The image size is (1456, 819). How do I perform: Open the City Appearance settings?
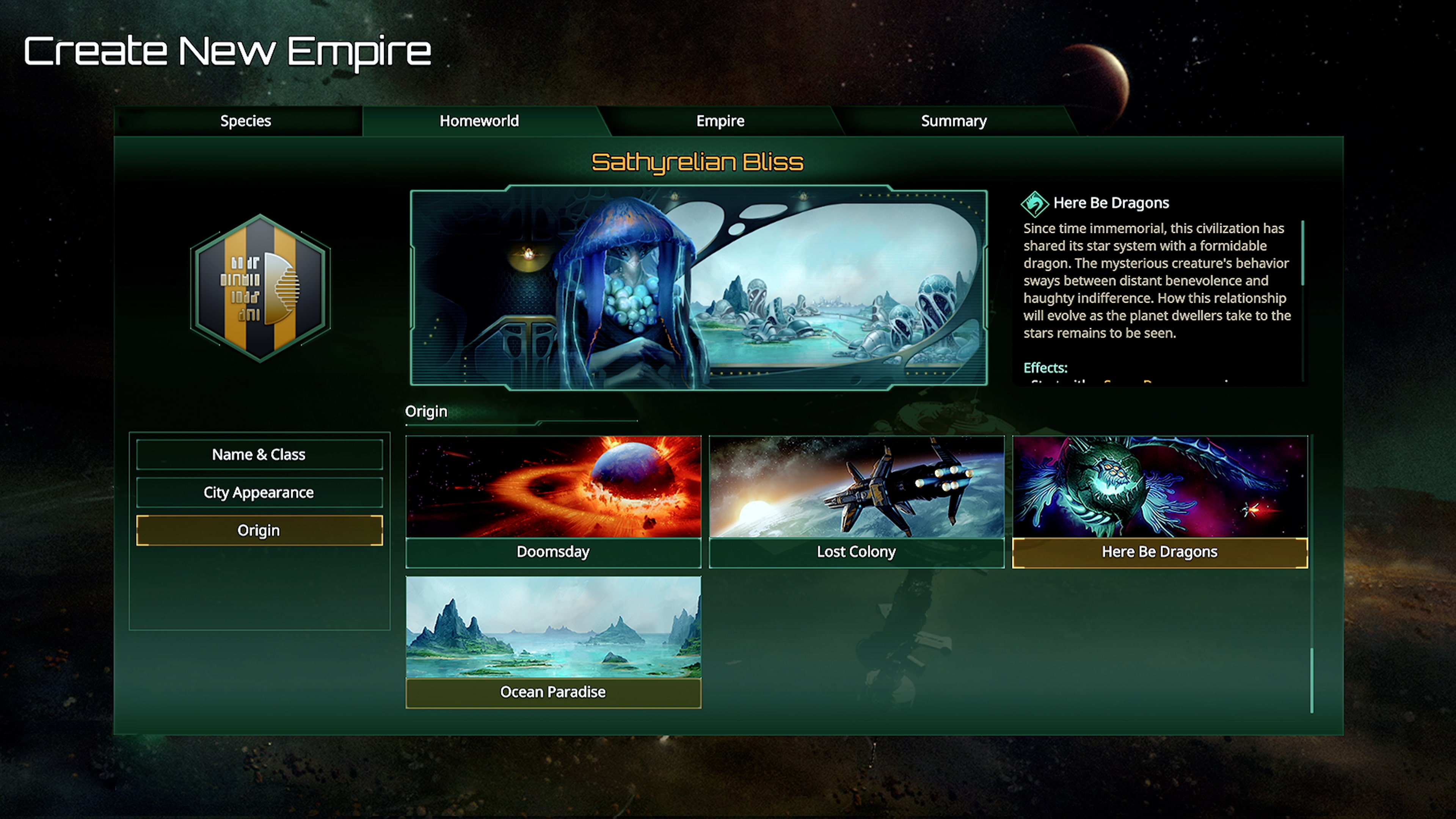[259, 492]
